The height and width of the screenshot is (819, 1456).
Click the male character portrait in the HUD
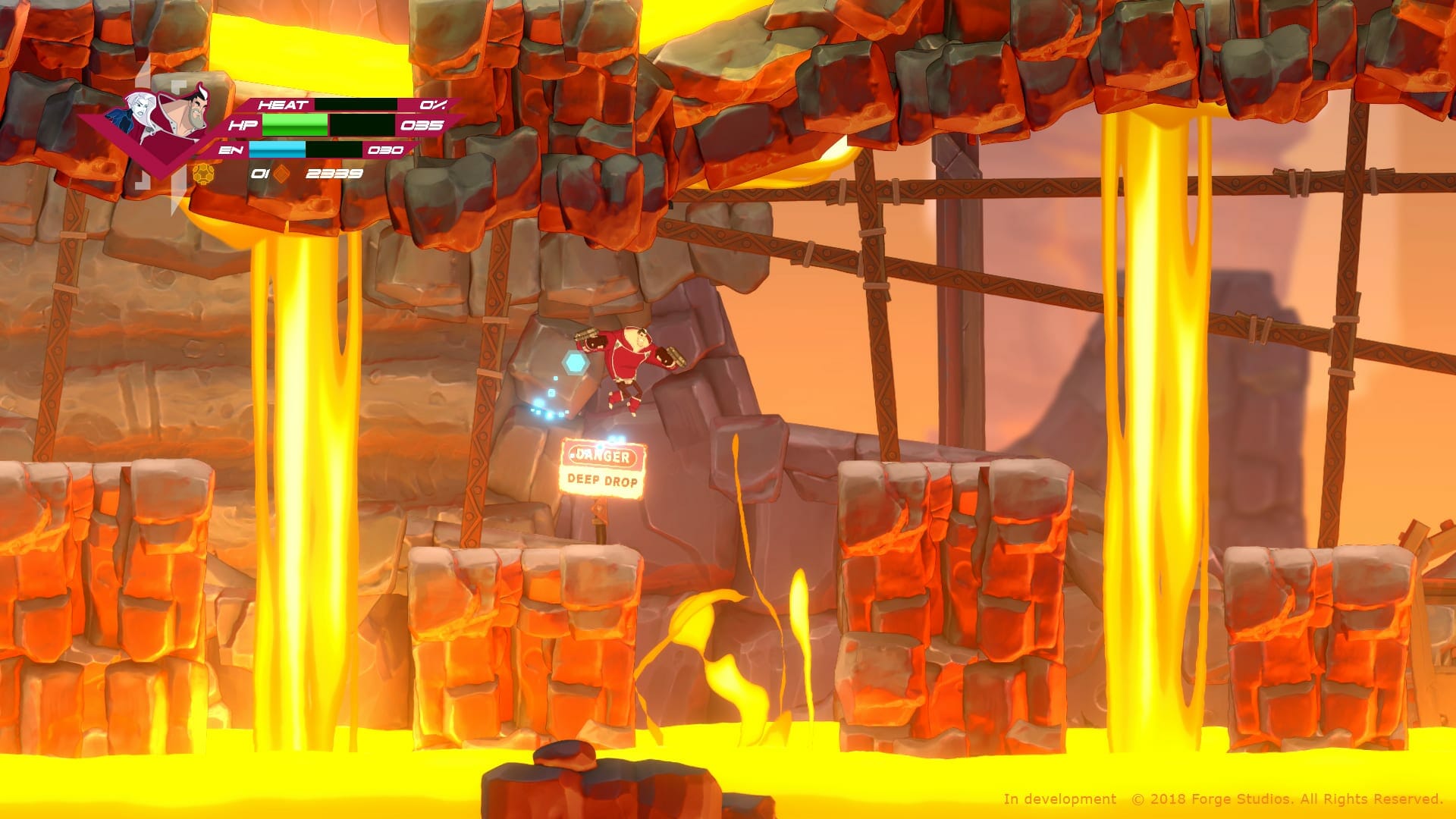199,106
